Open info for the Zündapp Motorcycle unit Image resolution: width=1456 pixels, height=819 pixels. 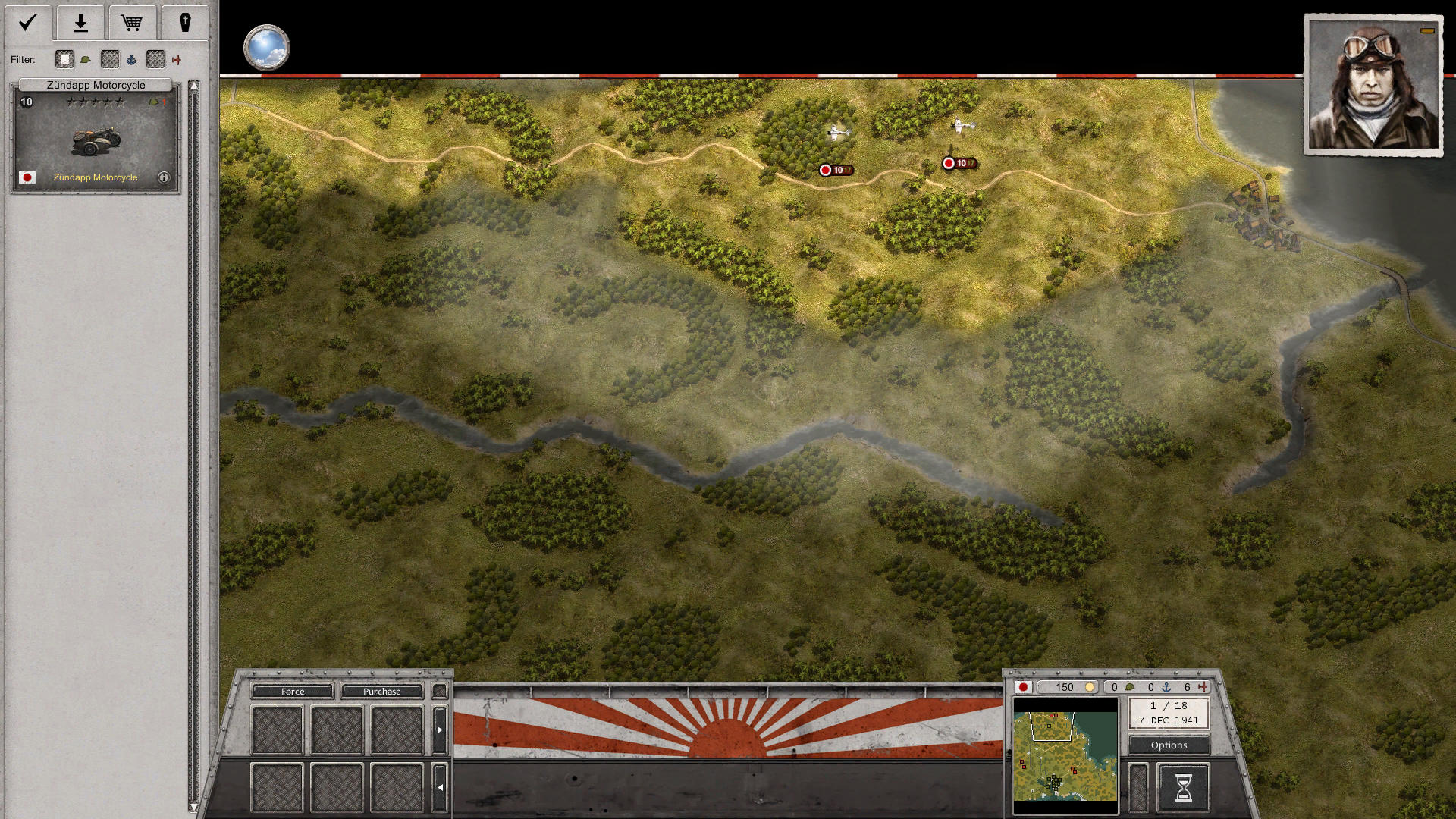[164, 177]
